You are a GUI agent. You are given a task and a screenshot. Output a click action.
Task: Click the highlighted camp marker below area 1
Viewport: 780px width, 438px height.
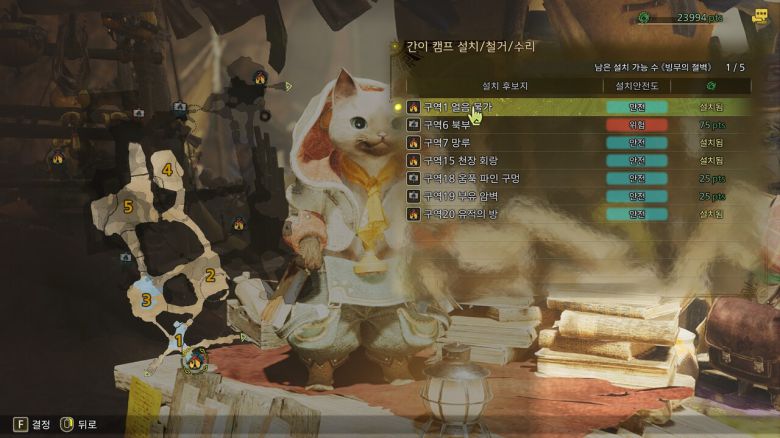pos(195,358)
